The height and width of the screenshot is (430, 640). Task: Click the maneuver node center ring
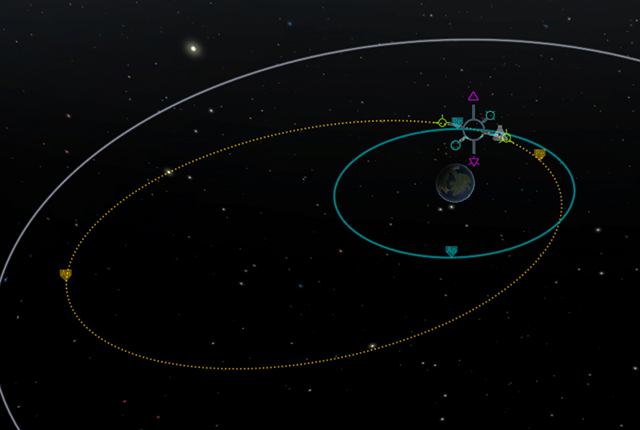coord(473,128)
